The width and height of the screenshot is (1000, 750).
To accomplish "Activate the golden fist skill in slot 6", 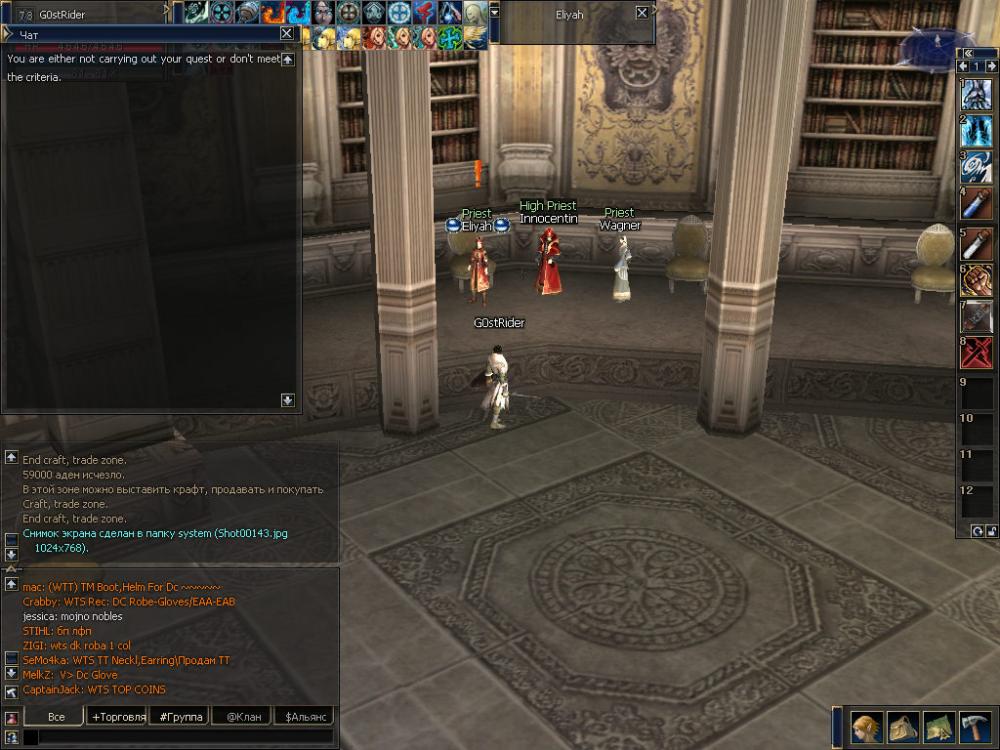I will (977, 280).
